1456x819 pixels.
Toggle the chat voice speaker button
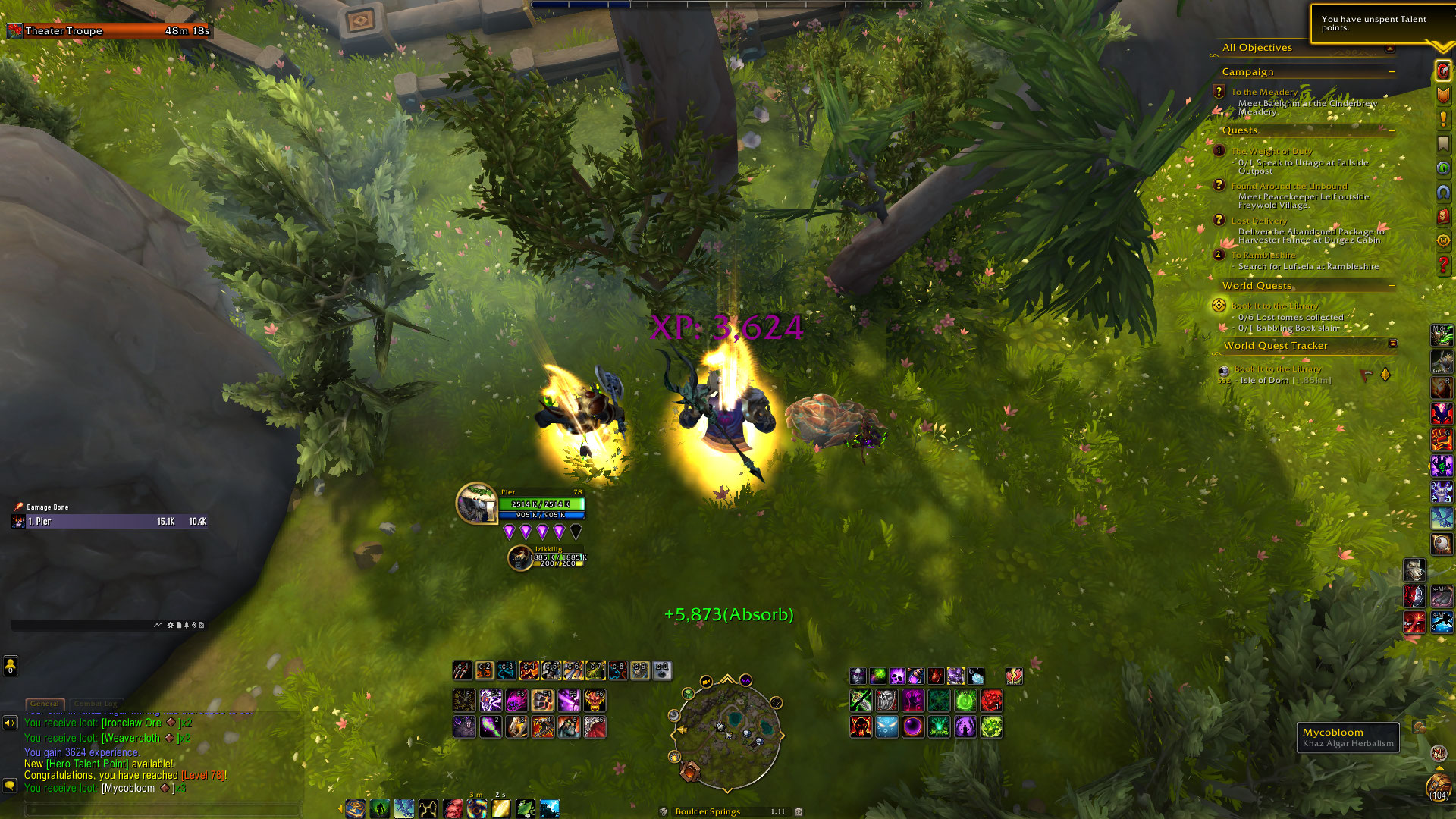click(x=10, y=723)
